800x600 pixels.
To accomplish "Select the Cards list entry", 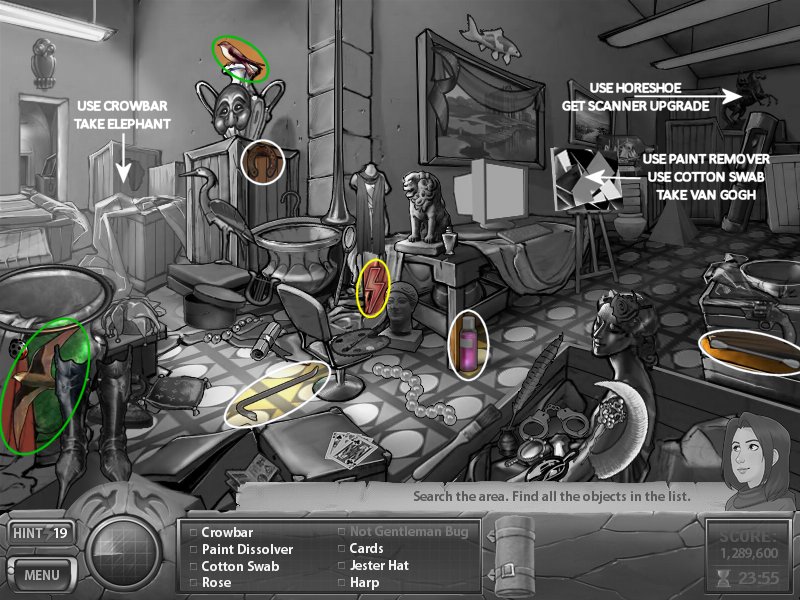I will pyautogui.click(x=366, y=549).
